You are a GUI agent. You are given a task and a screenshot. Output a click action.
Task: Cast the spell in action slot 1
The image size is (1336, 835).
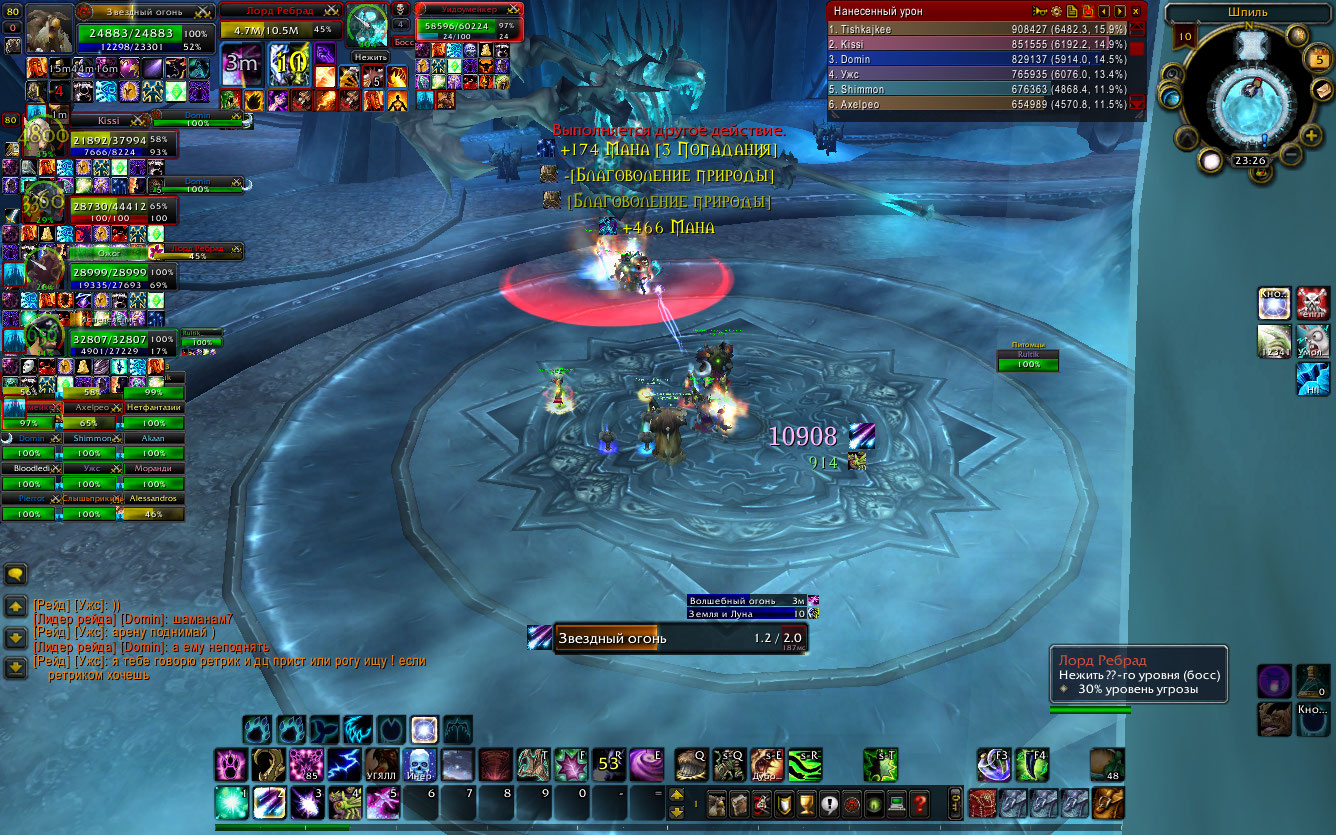(x=232, y=803)
